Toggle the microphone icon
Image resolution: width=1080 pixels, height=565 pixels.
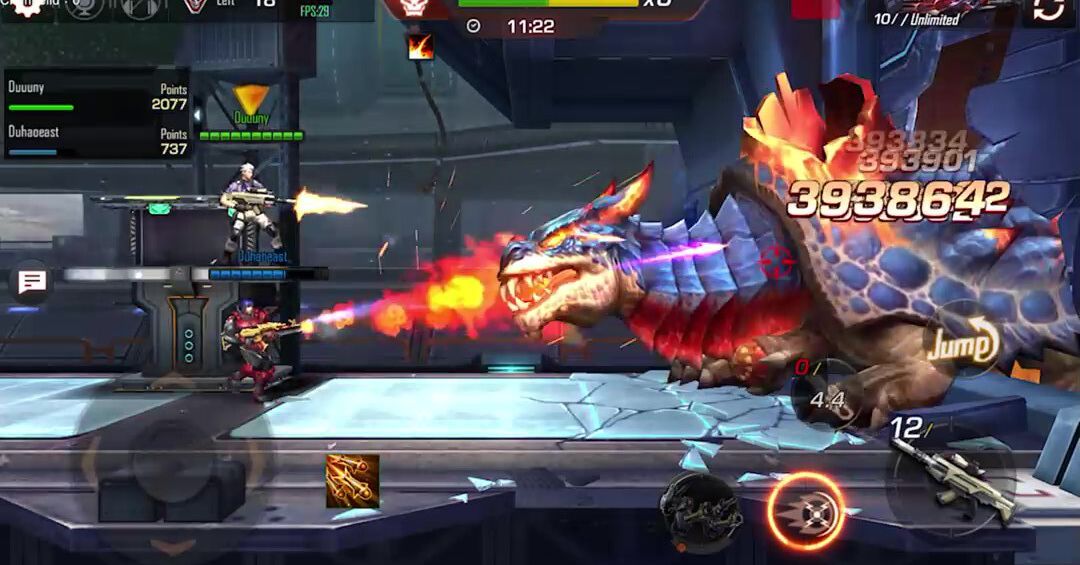click(87, 7)
